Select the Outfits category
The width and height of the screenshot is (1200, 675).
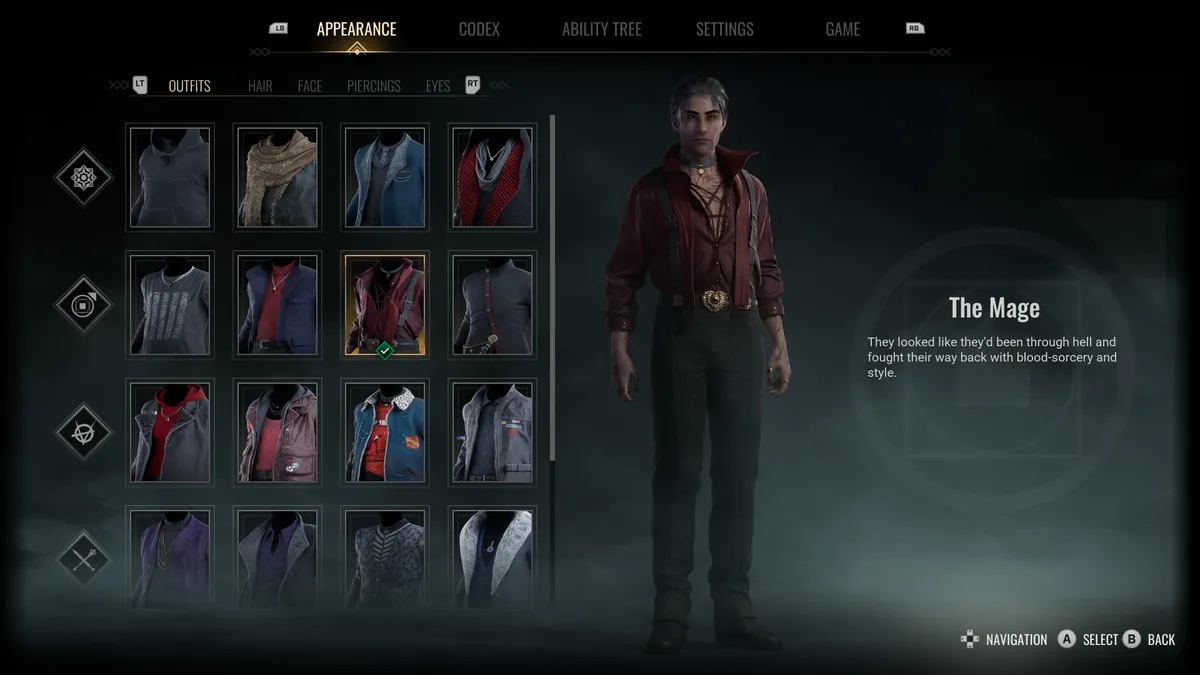coord(189,86)
